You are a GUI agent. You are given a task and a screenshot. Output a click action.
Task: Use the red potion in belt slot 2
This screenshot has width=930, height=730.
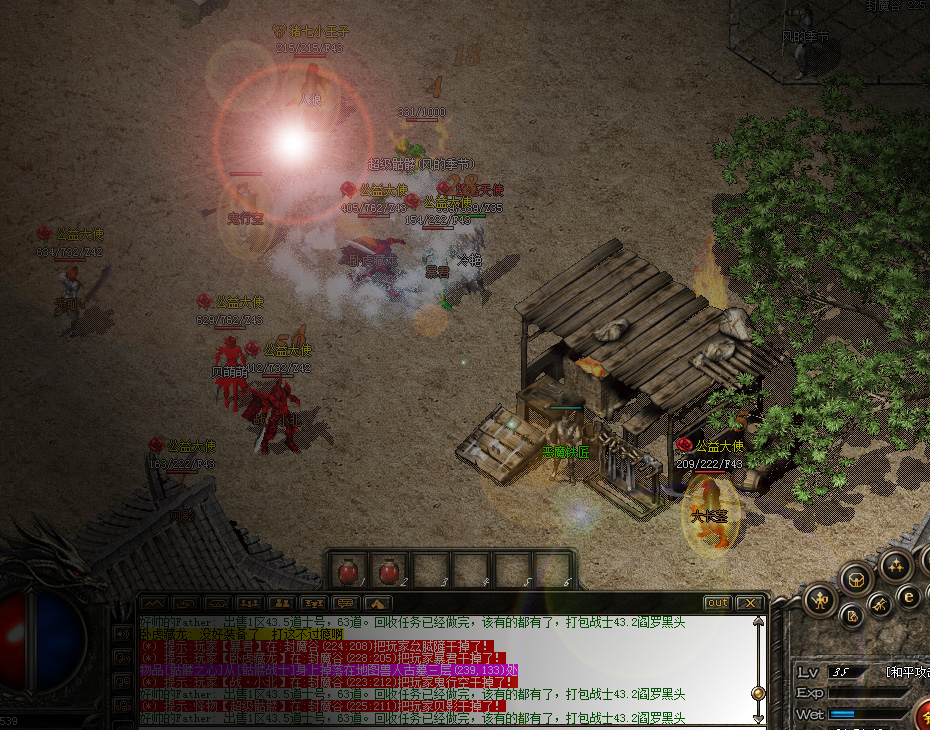pyautogui.click(x=388, y=571)
